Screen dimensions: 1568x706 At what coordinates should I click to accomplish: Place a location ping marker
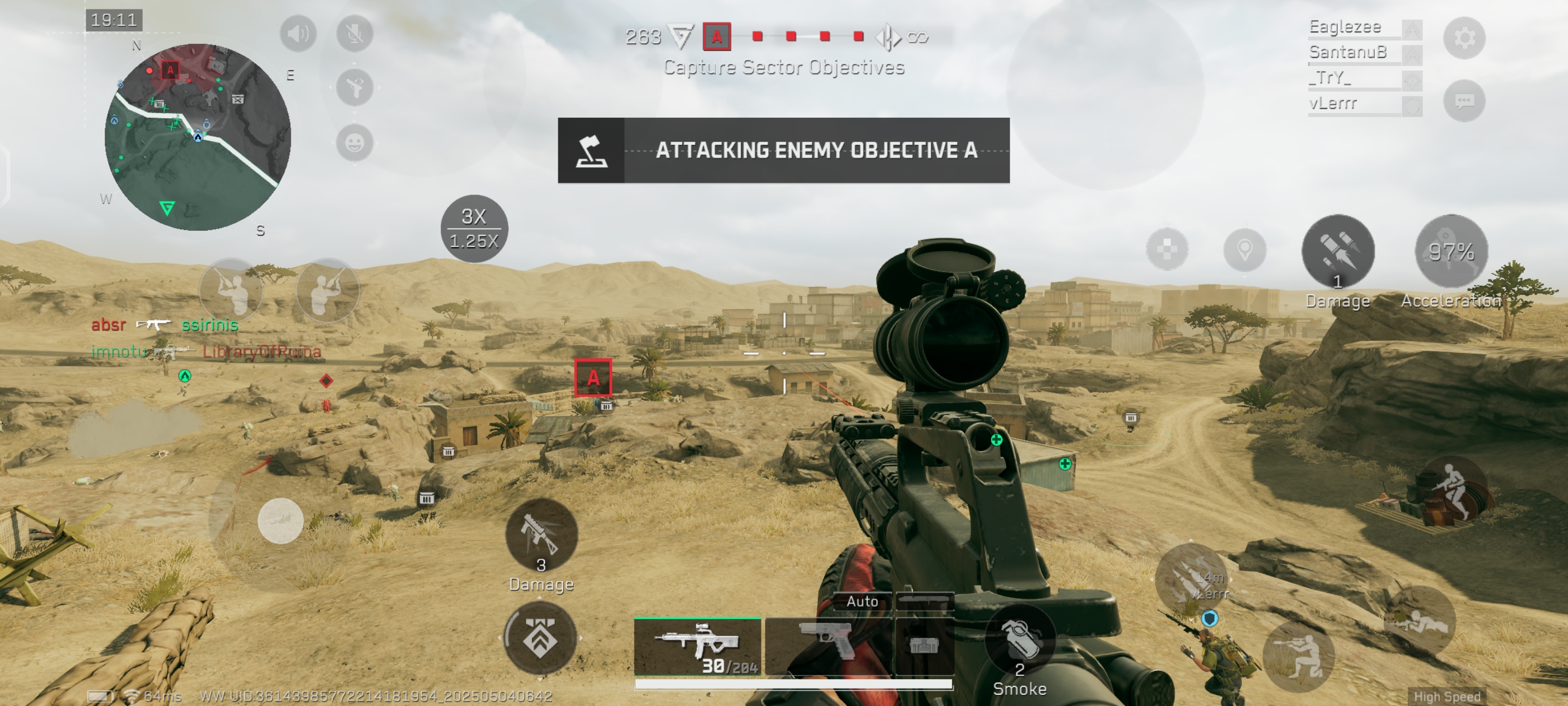[1245, 250]
